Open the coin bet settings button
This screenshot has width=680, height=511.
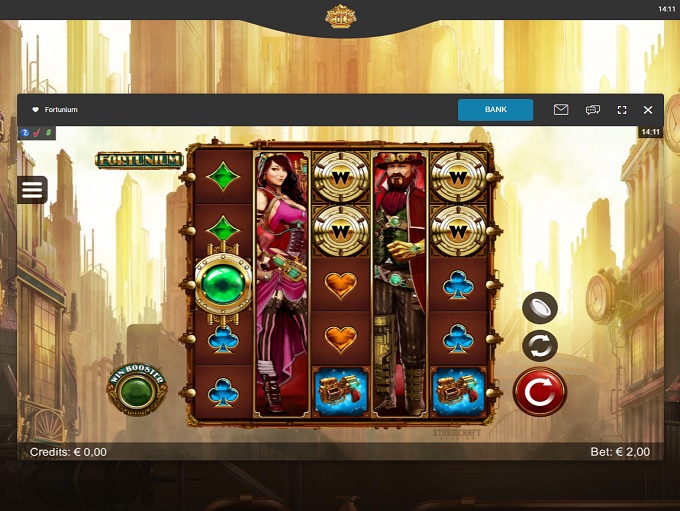[540, 308]
